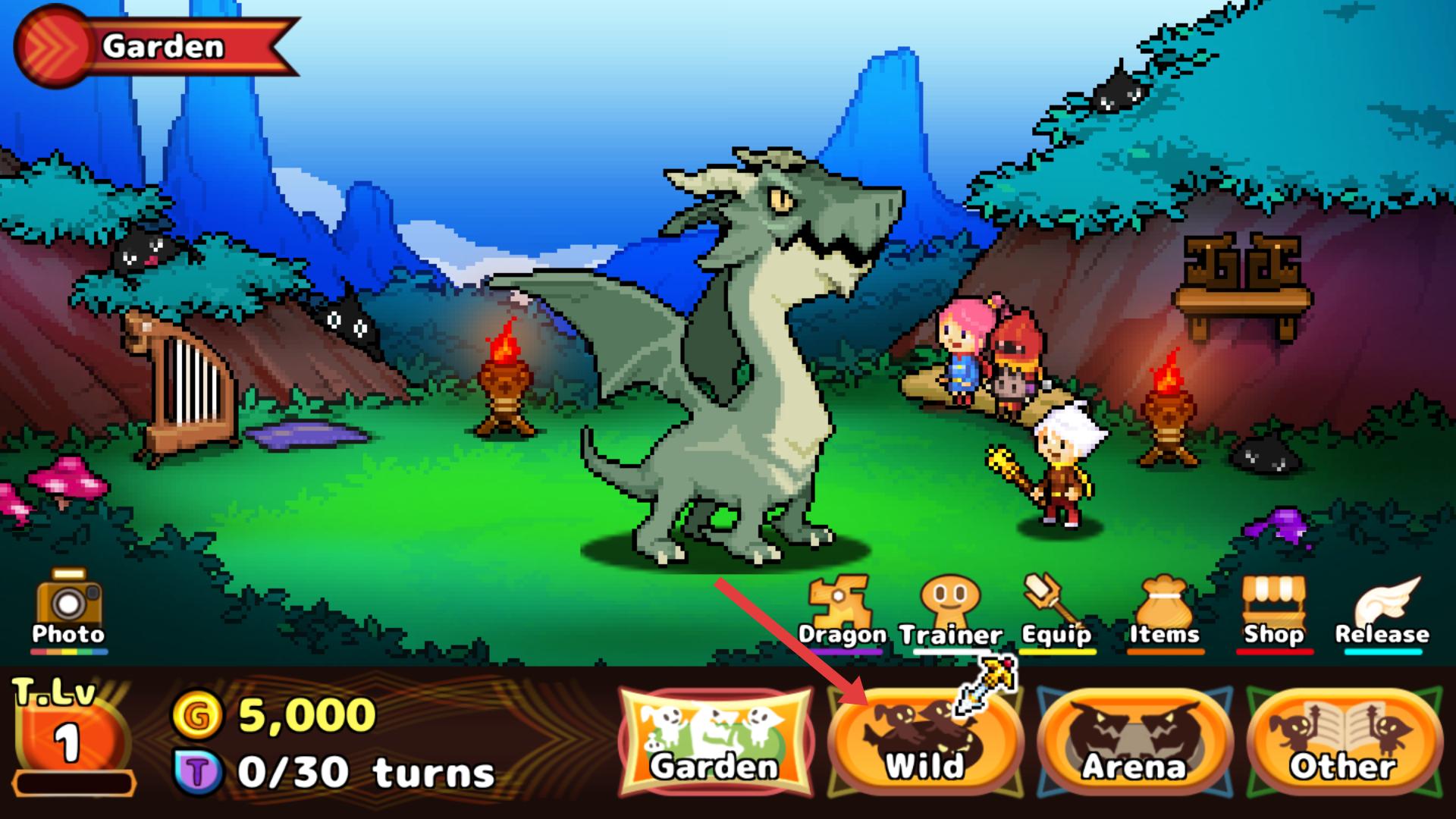1456x819 pixels.
Task: Open the Trainer menu
Action: [x=949, y=613]
